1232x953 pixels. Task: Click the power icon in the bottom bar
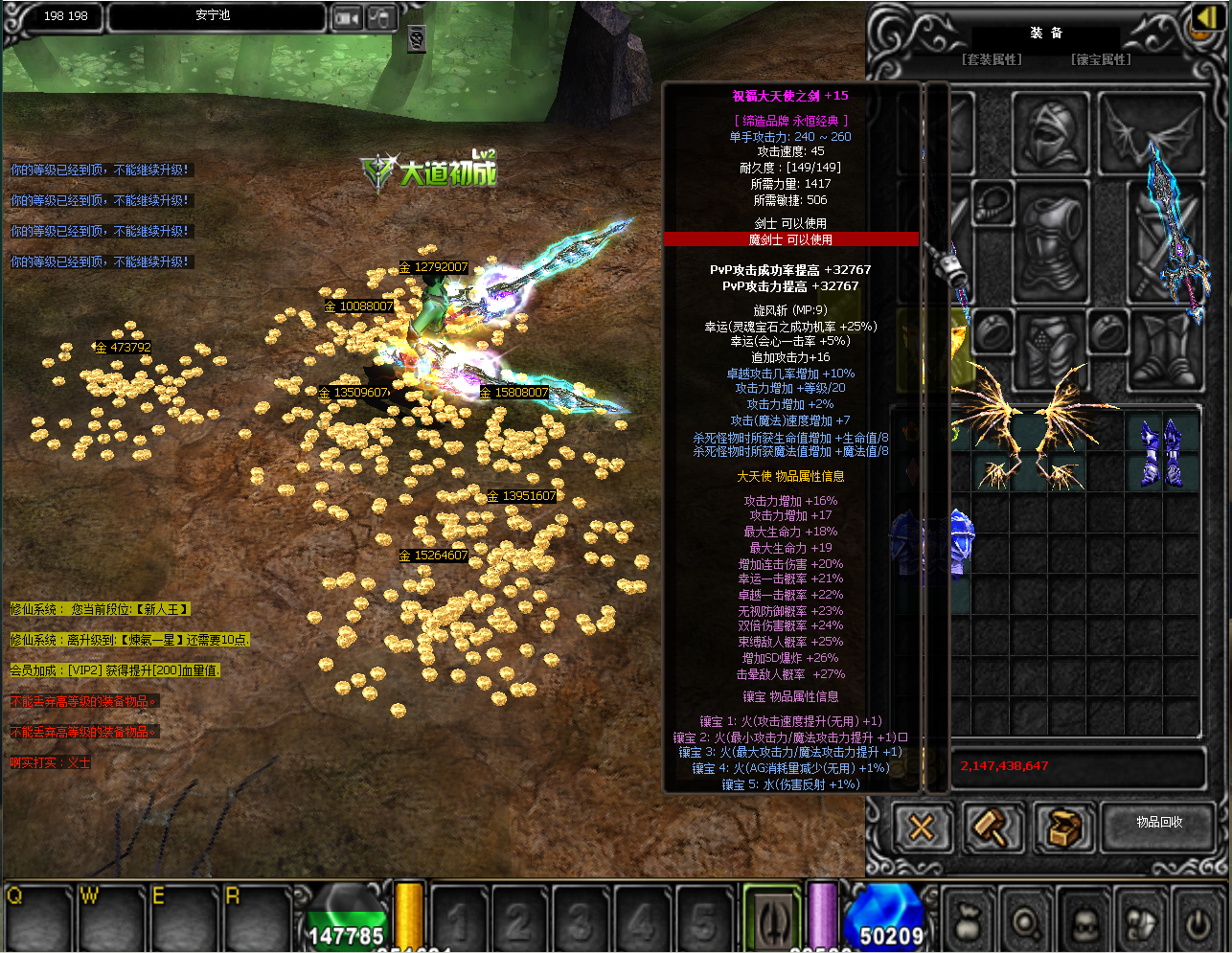(1198, 923)
